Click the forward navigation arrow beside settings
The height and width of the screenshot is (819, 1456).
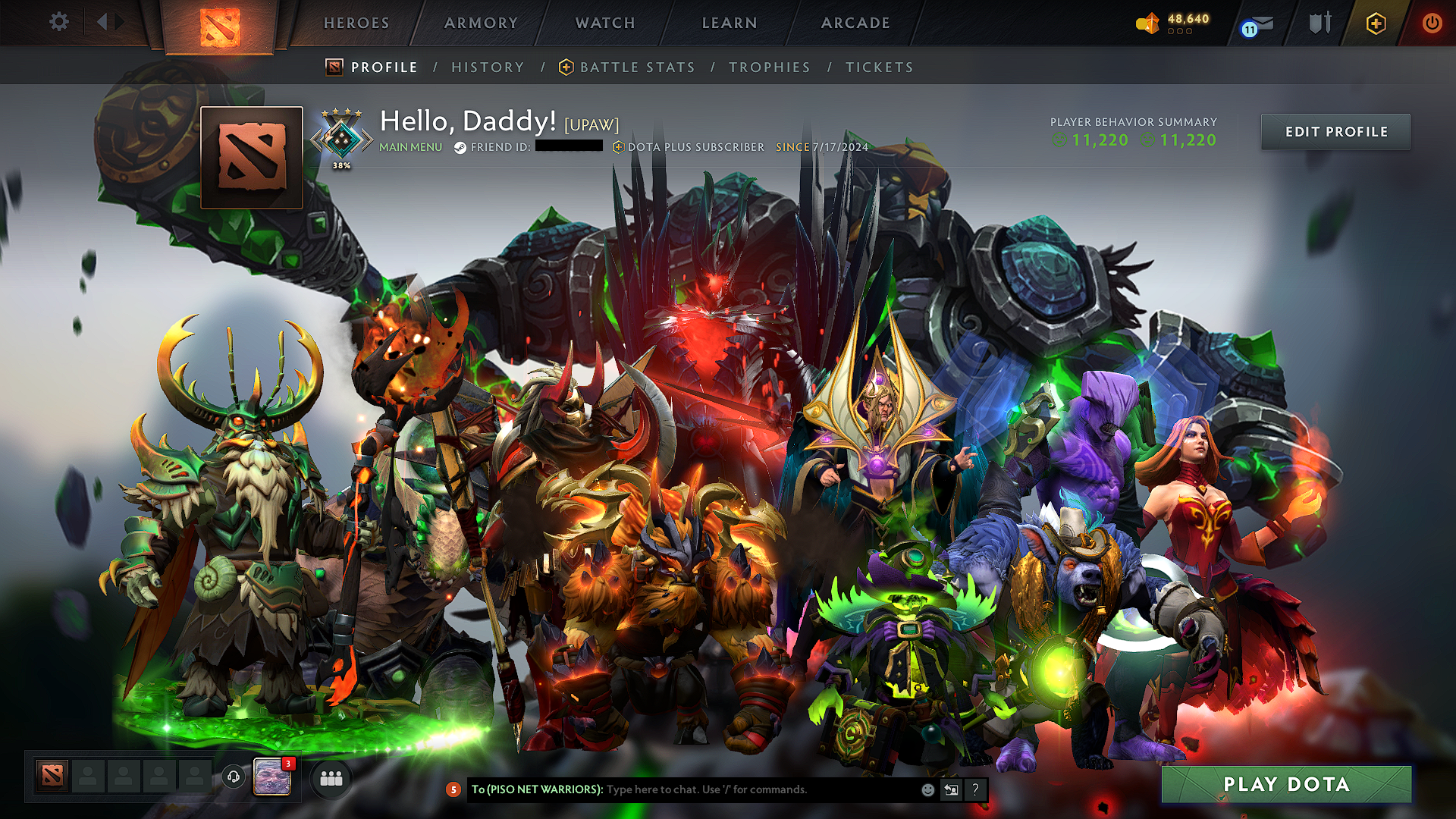118,22
